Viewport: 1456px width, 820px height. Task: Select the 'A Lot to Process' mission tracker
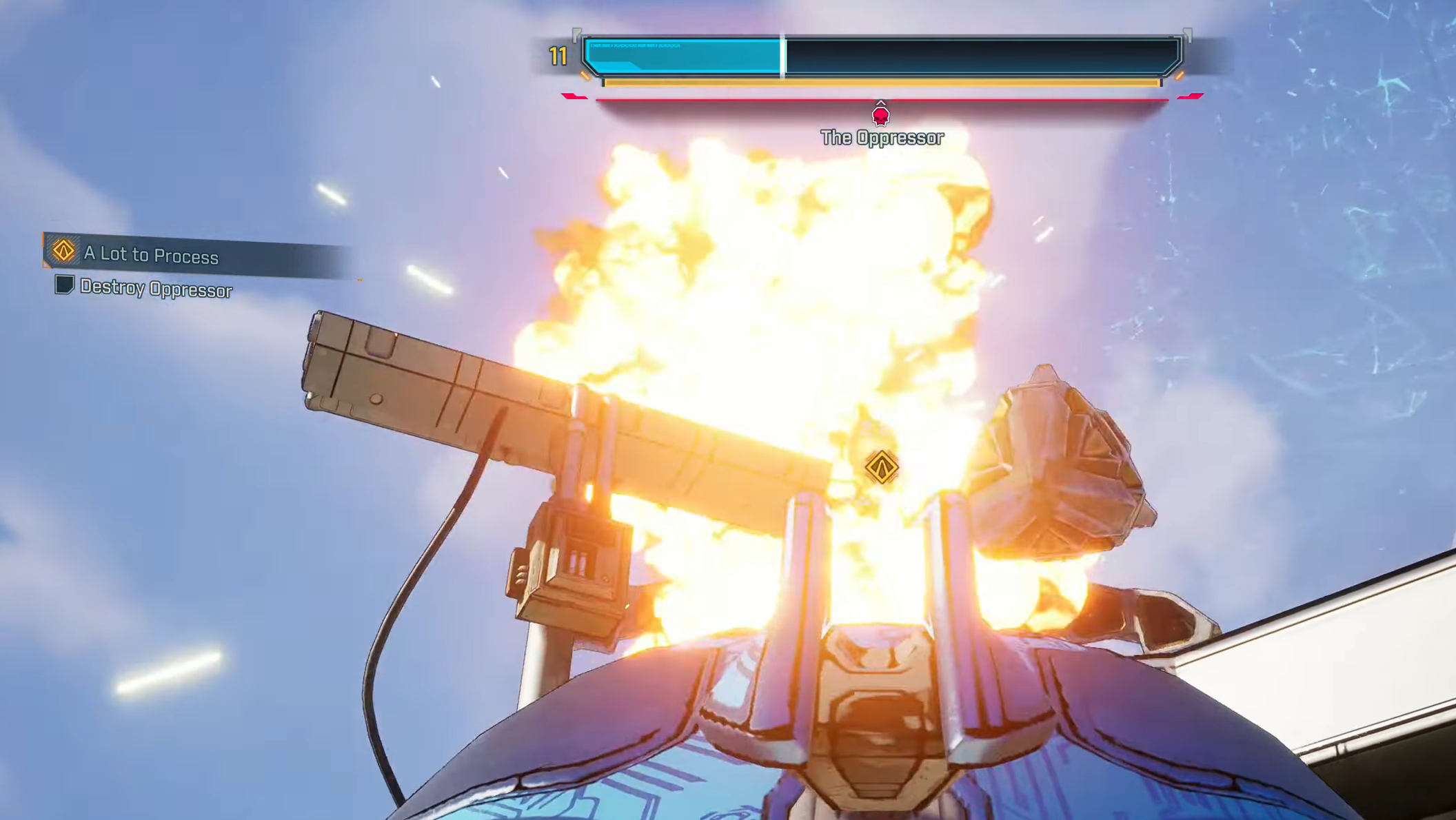coord(152,255)
